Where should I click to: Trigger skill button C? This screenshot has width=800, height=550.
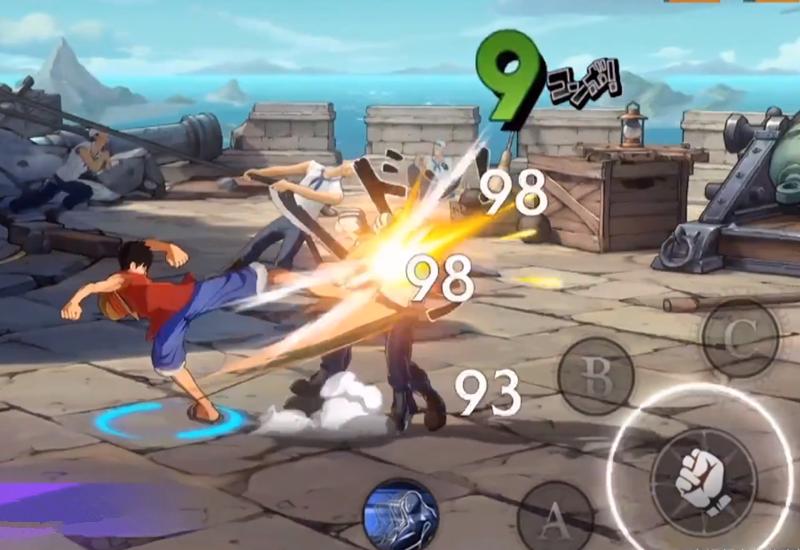pos(740,337)
